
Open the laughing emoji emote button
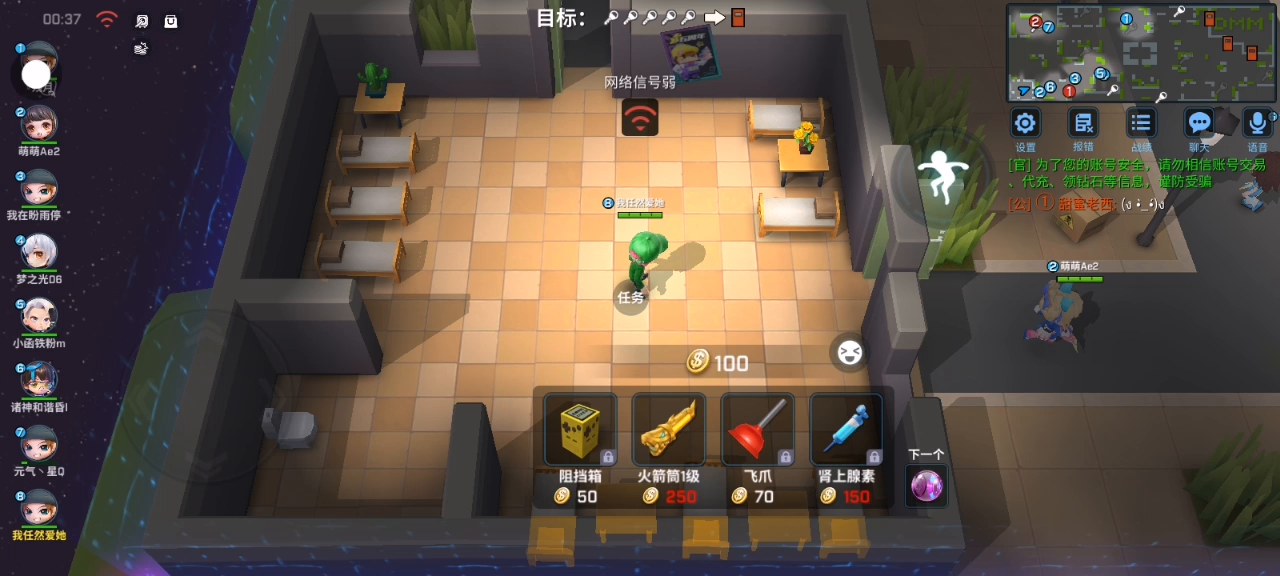click(849, 352)
